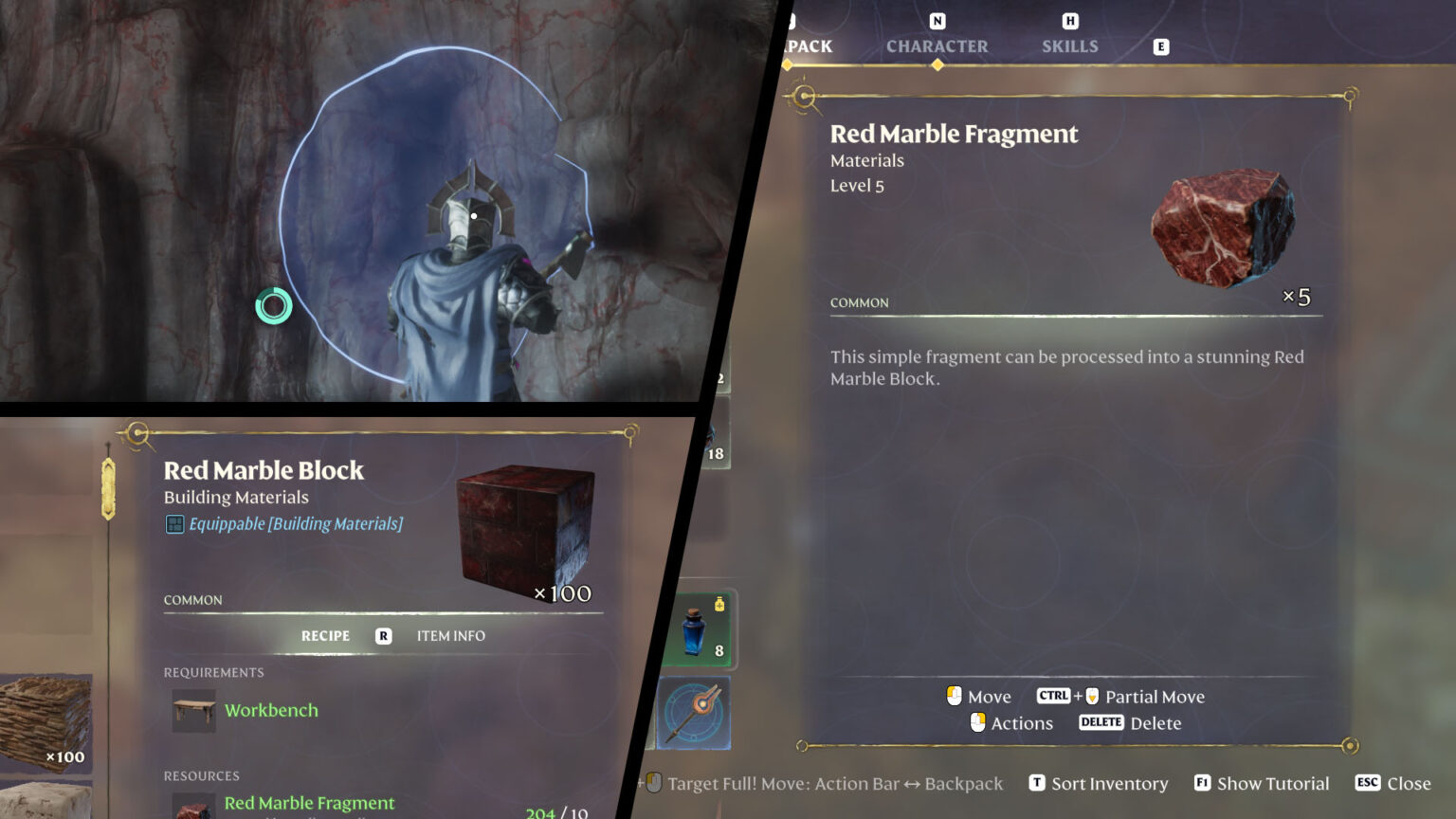Viewport: 1456px width, 819px height.
Task: Click Sort Inventory on the bottom bar
Action: [x=1109, y=783]
